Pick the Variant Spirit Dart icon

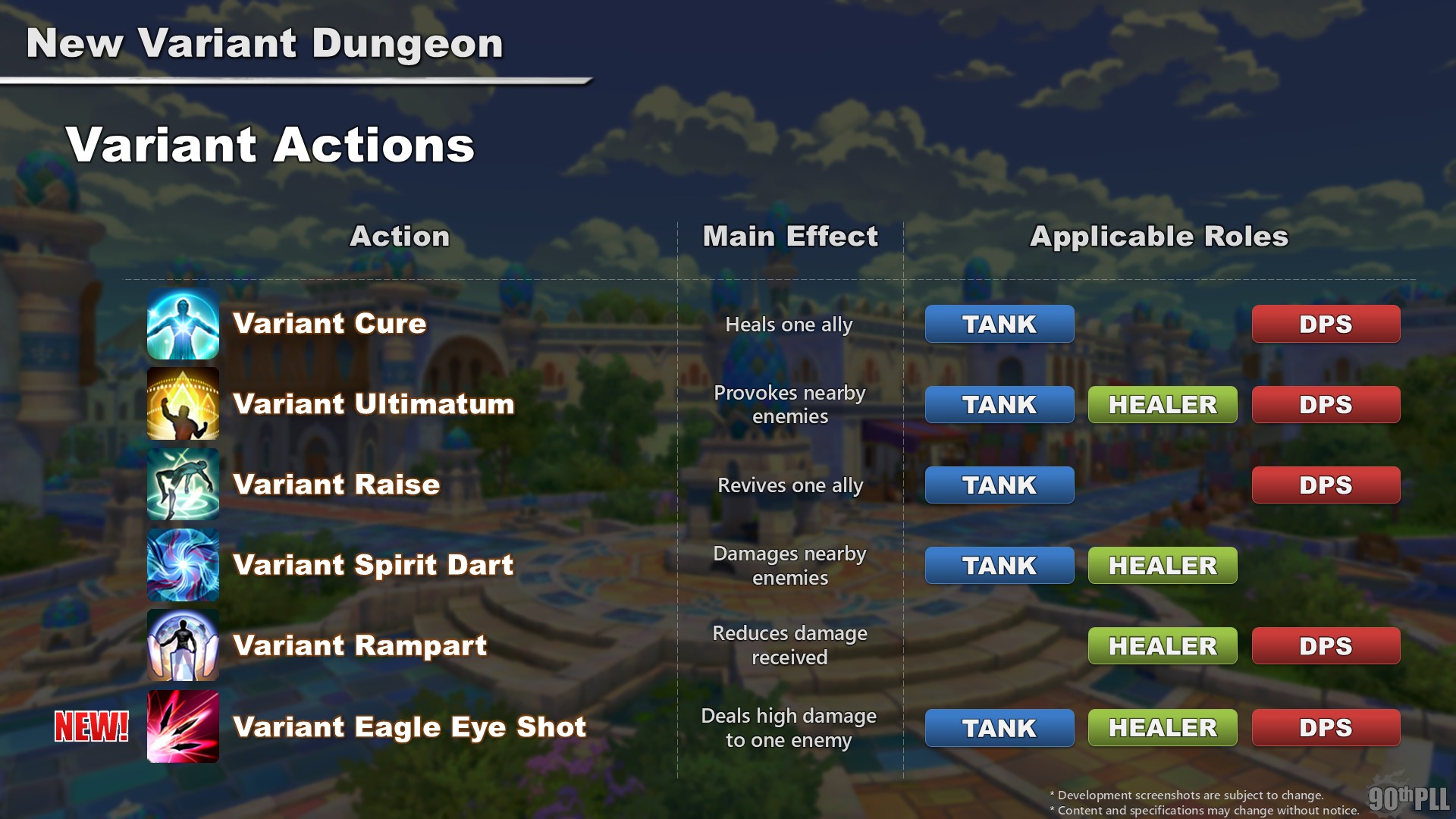coord(183,565)
